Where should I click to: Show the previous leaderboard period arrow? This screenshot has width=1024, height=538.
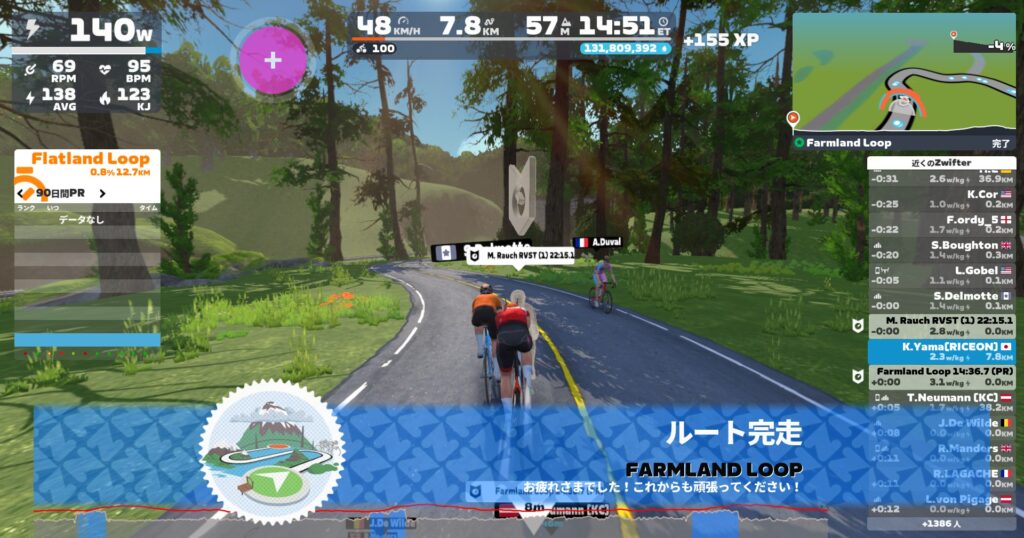click(20, 193)
